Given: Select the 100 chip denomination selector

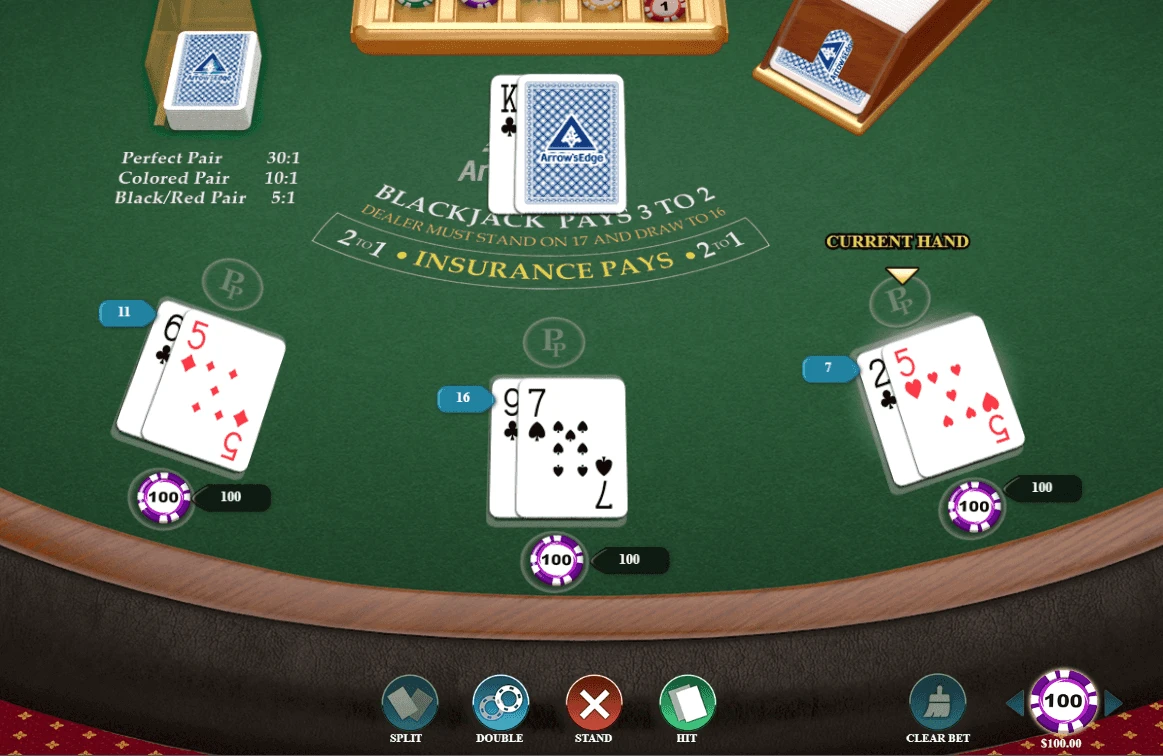Looking at the screenshot, I should (x=1063, y=701).
